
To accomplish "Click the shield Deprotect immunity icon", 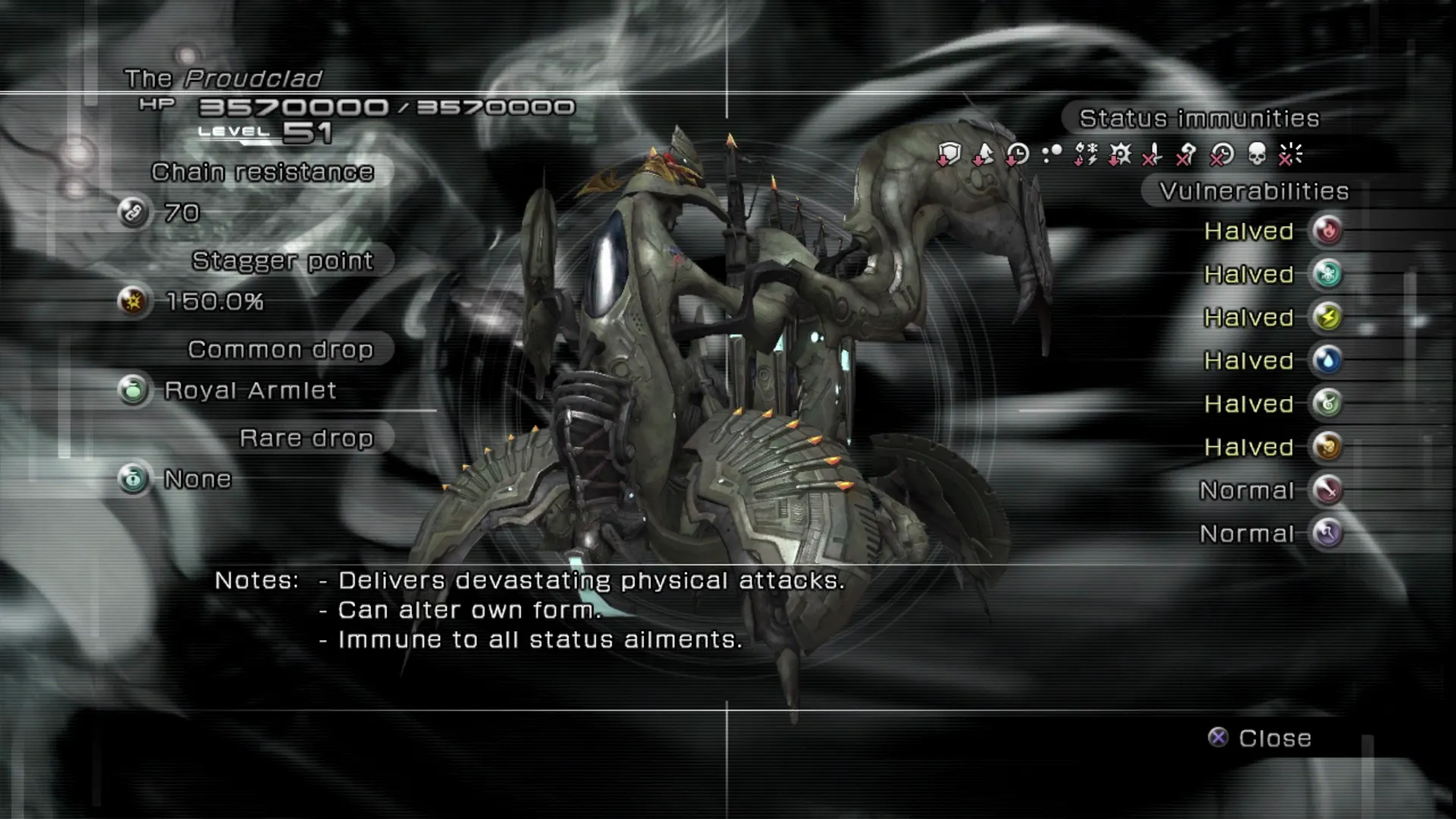I will 949,155.
